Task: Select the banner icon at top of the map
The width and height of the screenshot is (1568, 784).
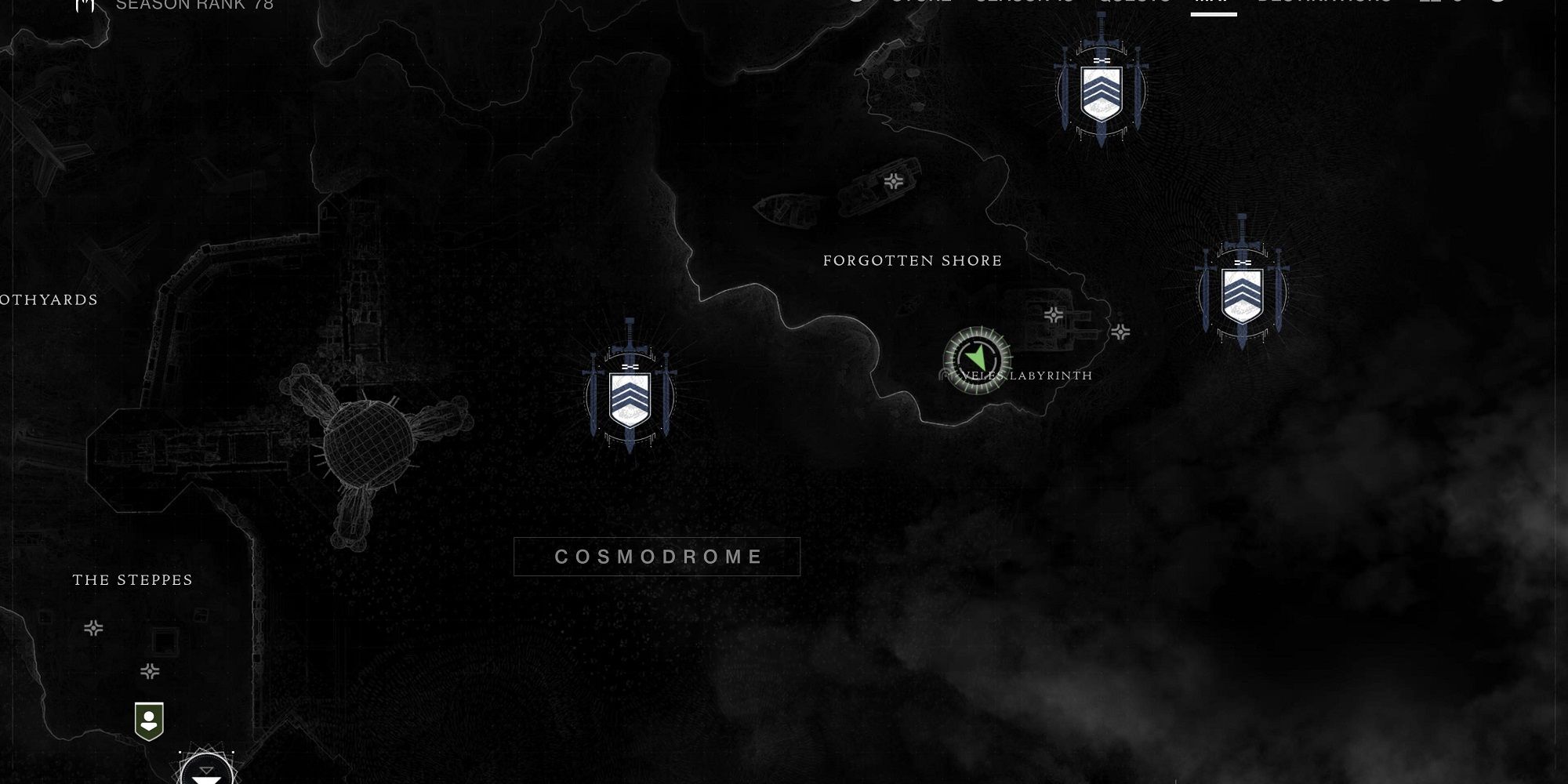Action: 1101,90
